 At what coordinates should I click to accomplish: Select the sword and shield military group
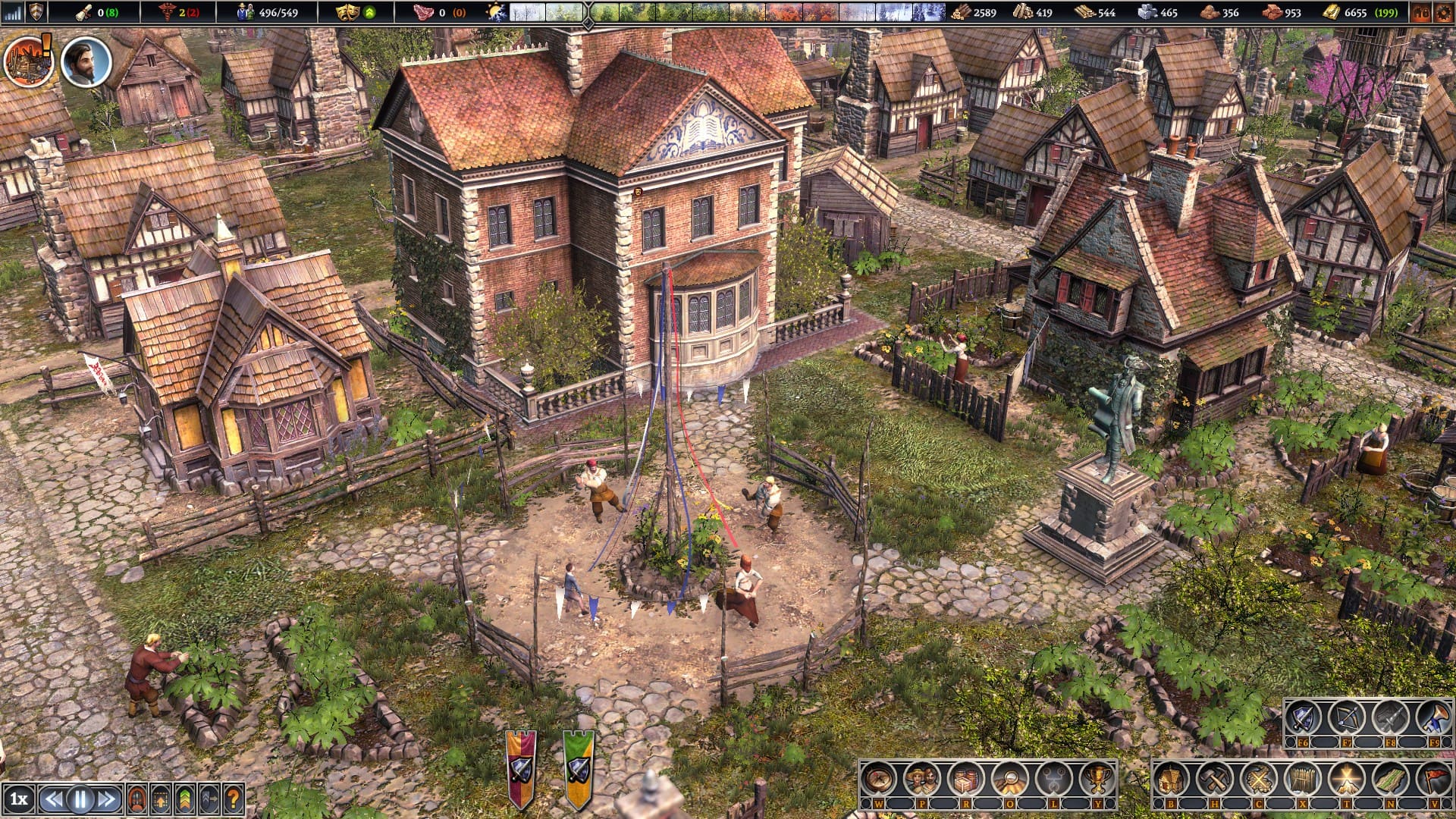1303,718
